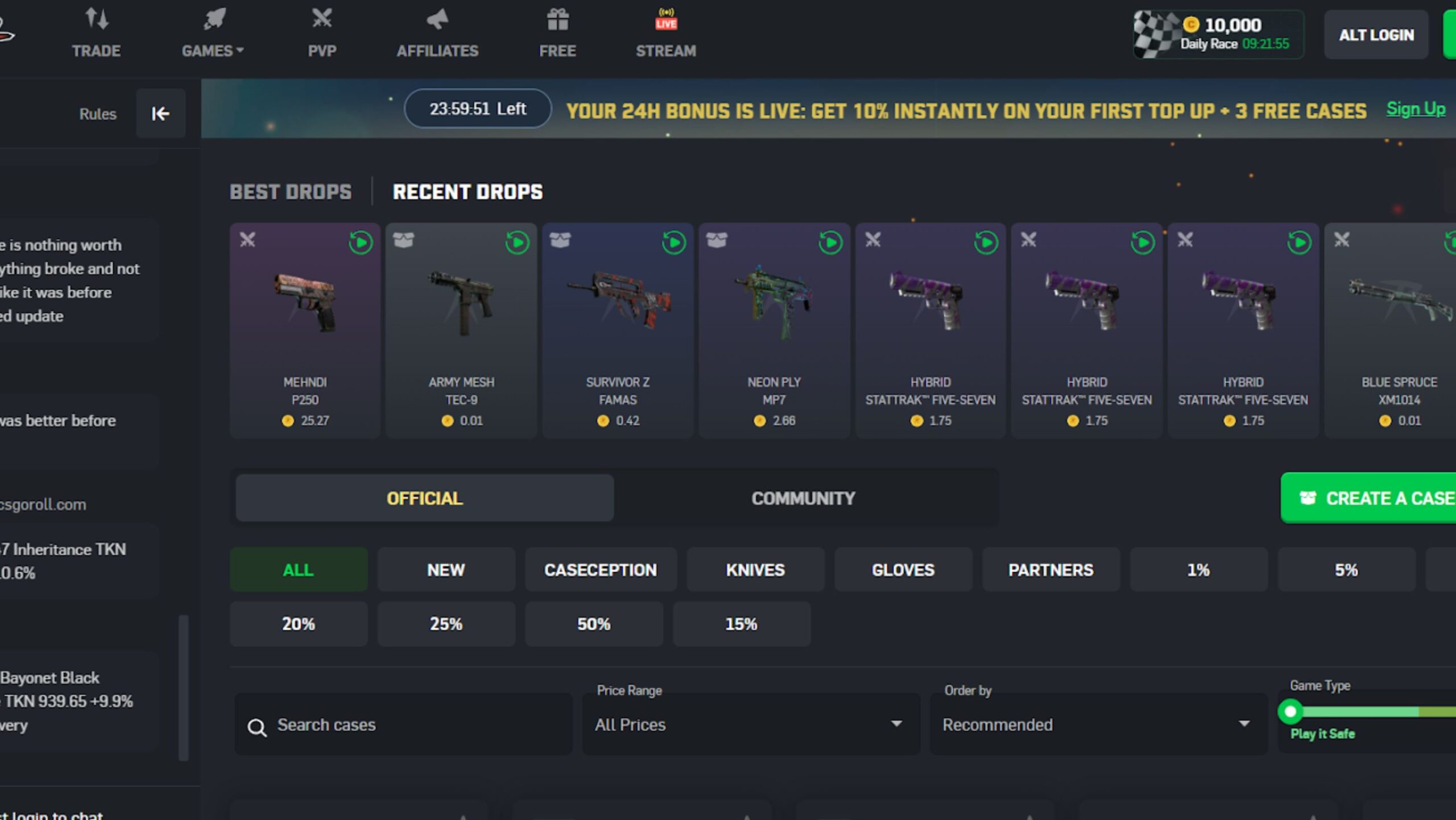Screen dimensions: 1456x820
Task: Expand the Games dropdown menu
Action: coord(213,34)
